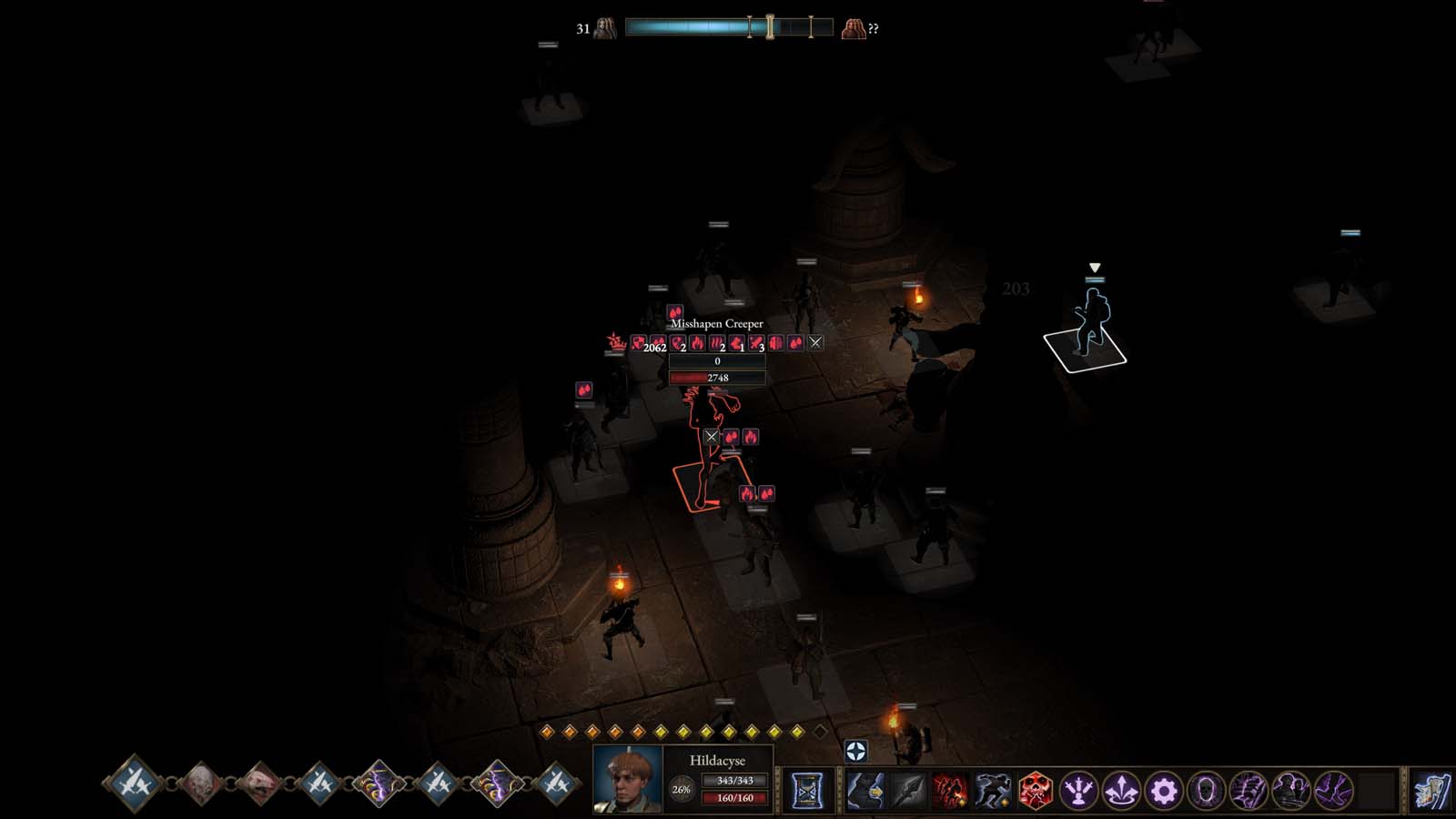Open the war journal banner icon
The image size is (1456, 819).
(x=1433, y=792)
